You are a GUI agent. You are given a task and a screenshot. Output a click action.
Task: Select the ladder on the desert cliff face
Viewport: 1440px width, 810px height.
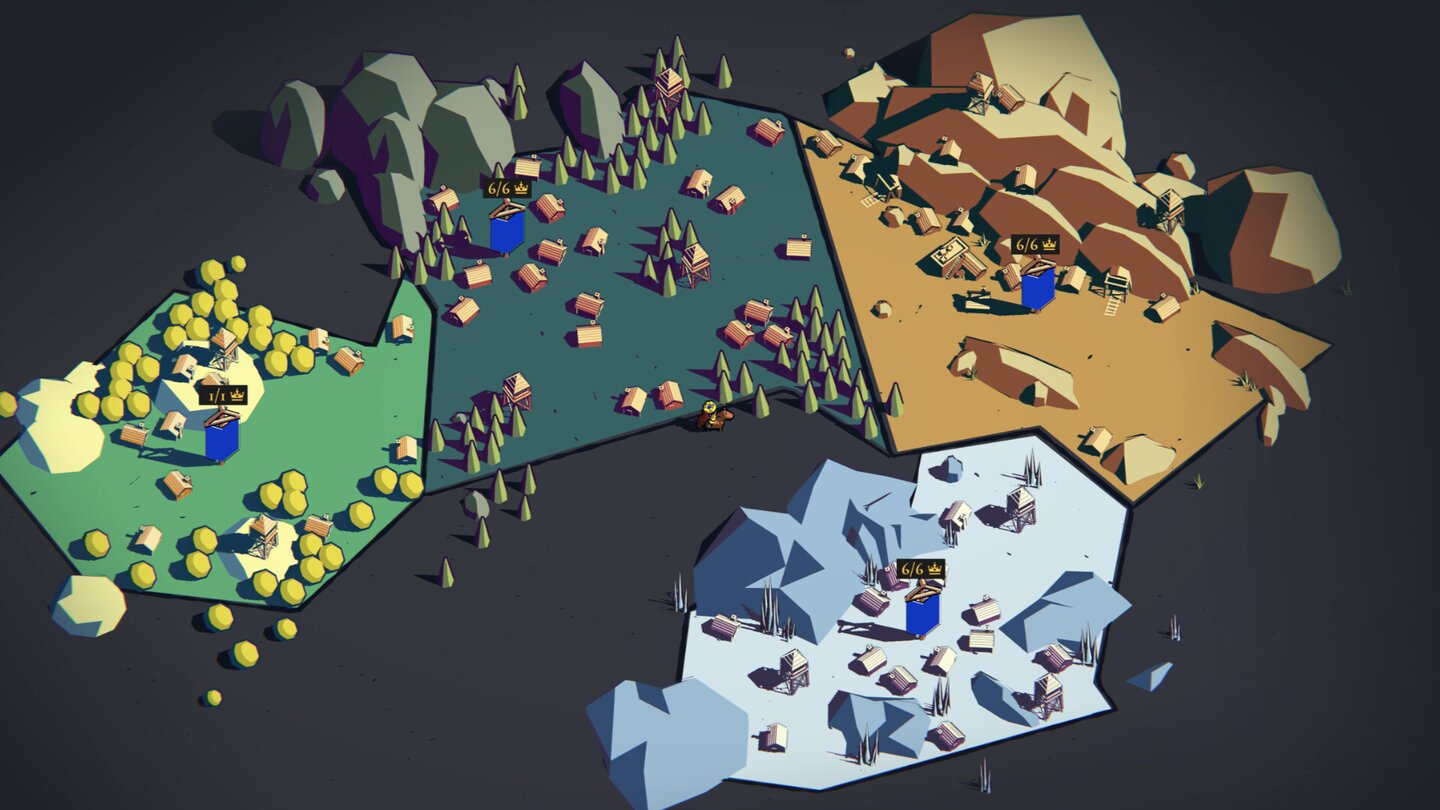pos(1111,306)
